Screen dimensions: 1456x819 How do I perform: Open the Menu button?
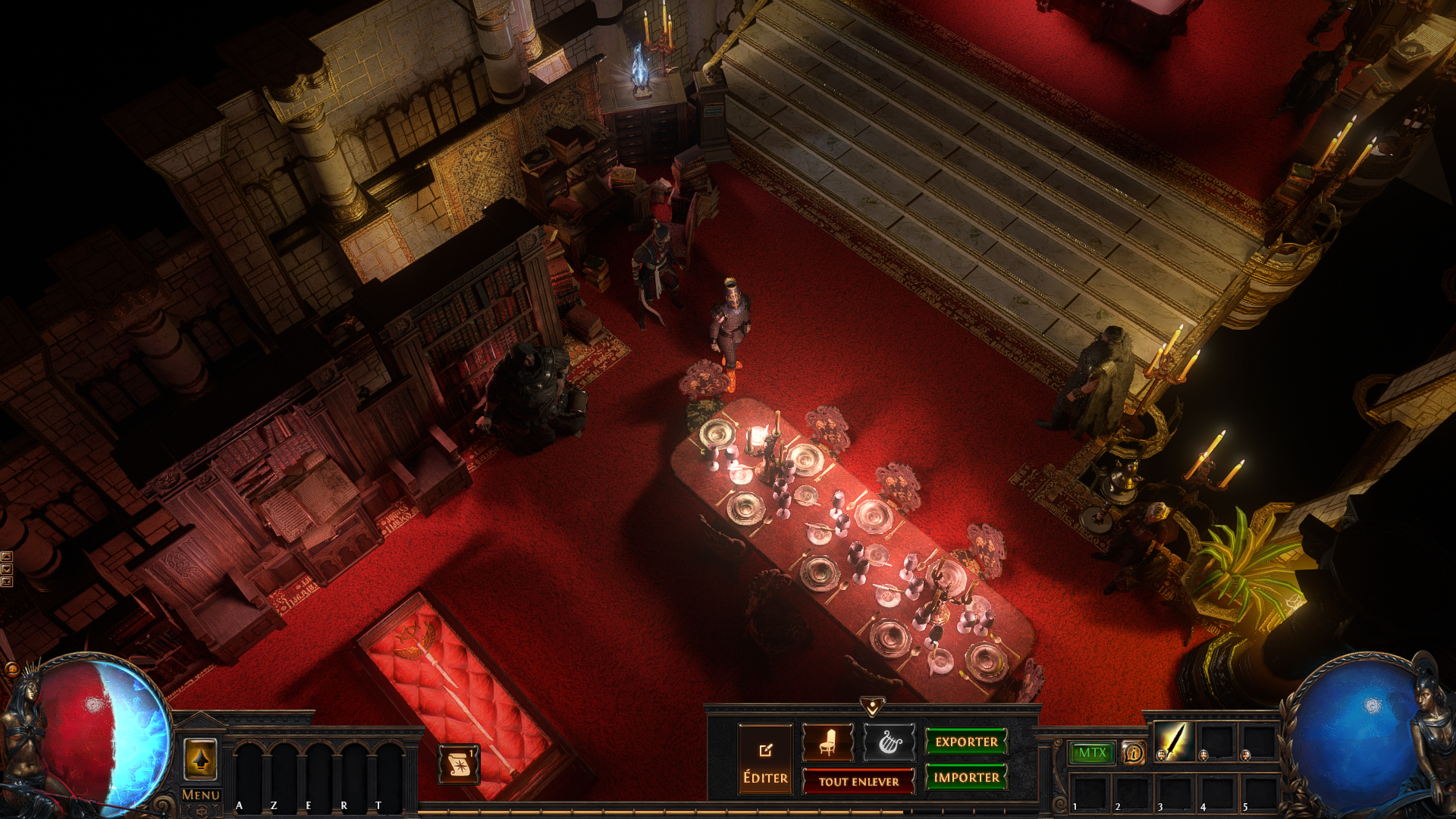pos(200,795)
